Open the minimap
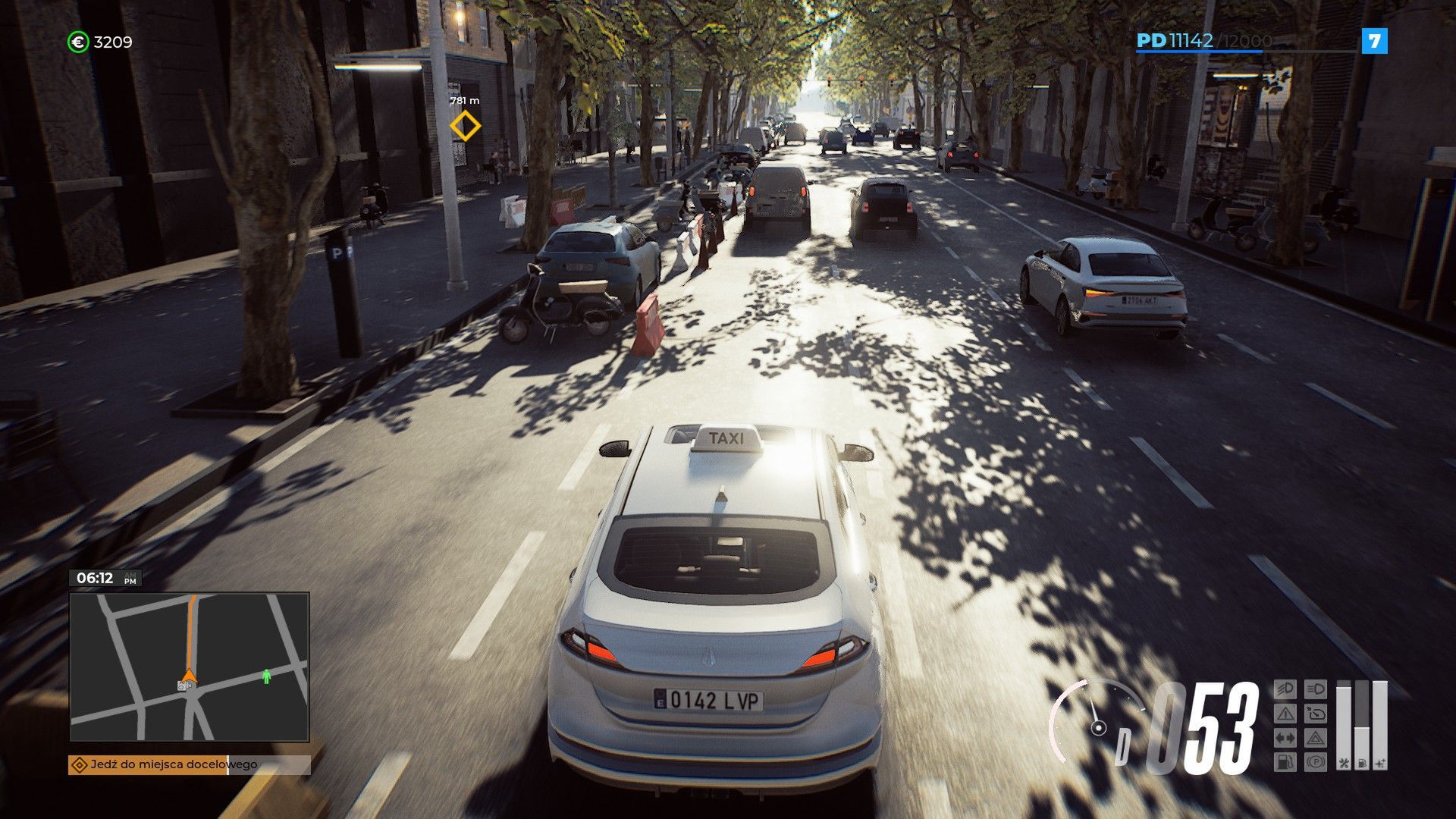This screenshot has height=819, width=1456. click(189, 667)
